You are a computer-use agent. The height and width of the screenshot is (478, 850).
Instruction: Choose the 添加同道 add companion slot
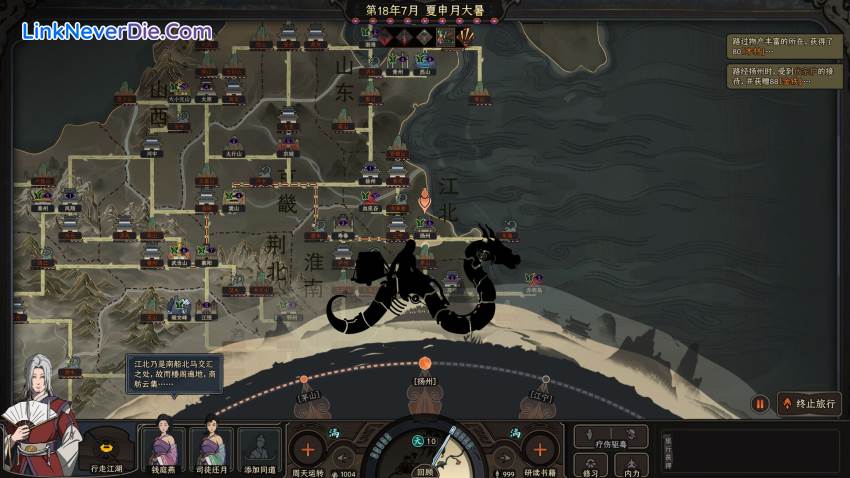tap(260, 446)
